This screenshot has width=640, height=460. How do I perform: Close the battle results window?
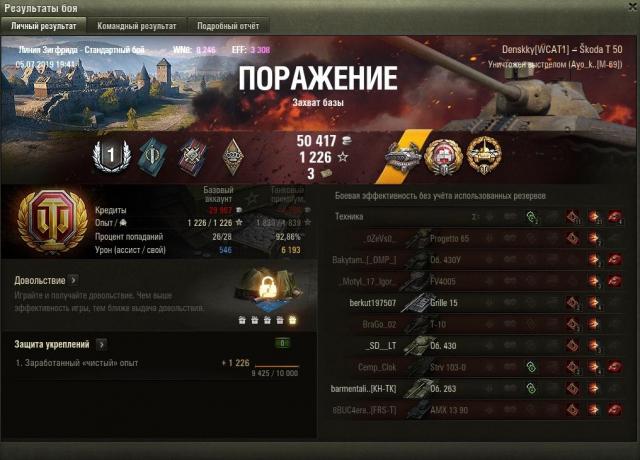(x=628, y=8)
